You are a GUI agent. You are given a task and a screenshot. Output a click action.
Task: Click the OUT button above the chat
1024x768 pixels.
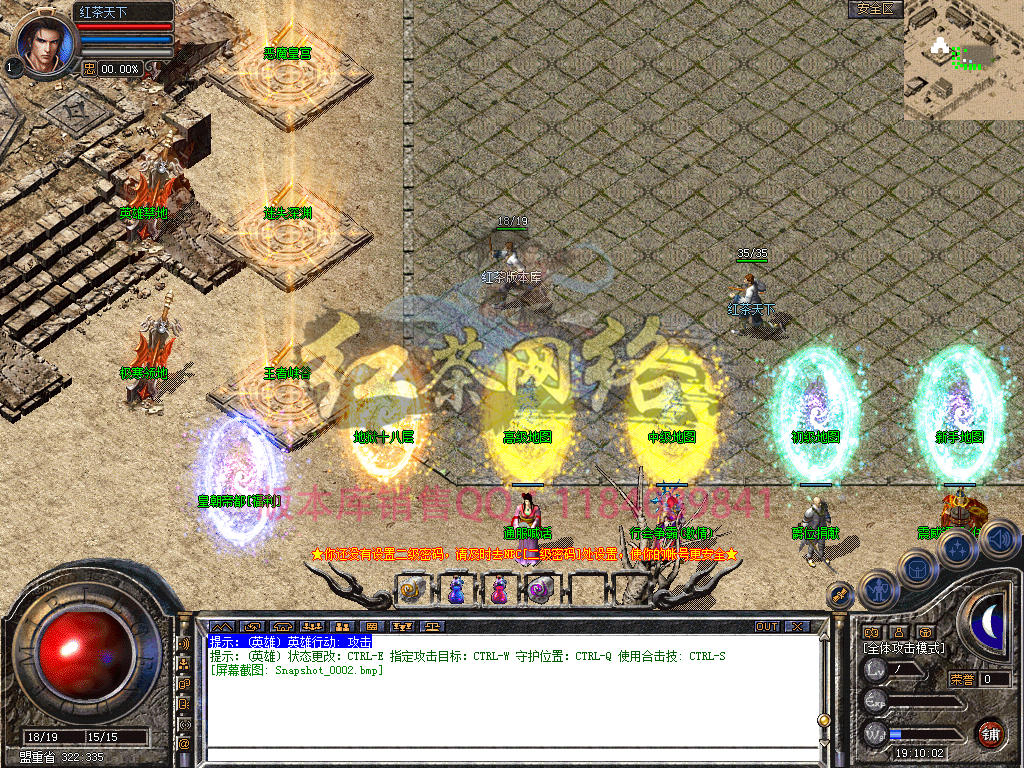[766, 627]
